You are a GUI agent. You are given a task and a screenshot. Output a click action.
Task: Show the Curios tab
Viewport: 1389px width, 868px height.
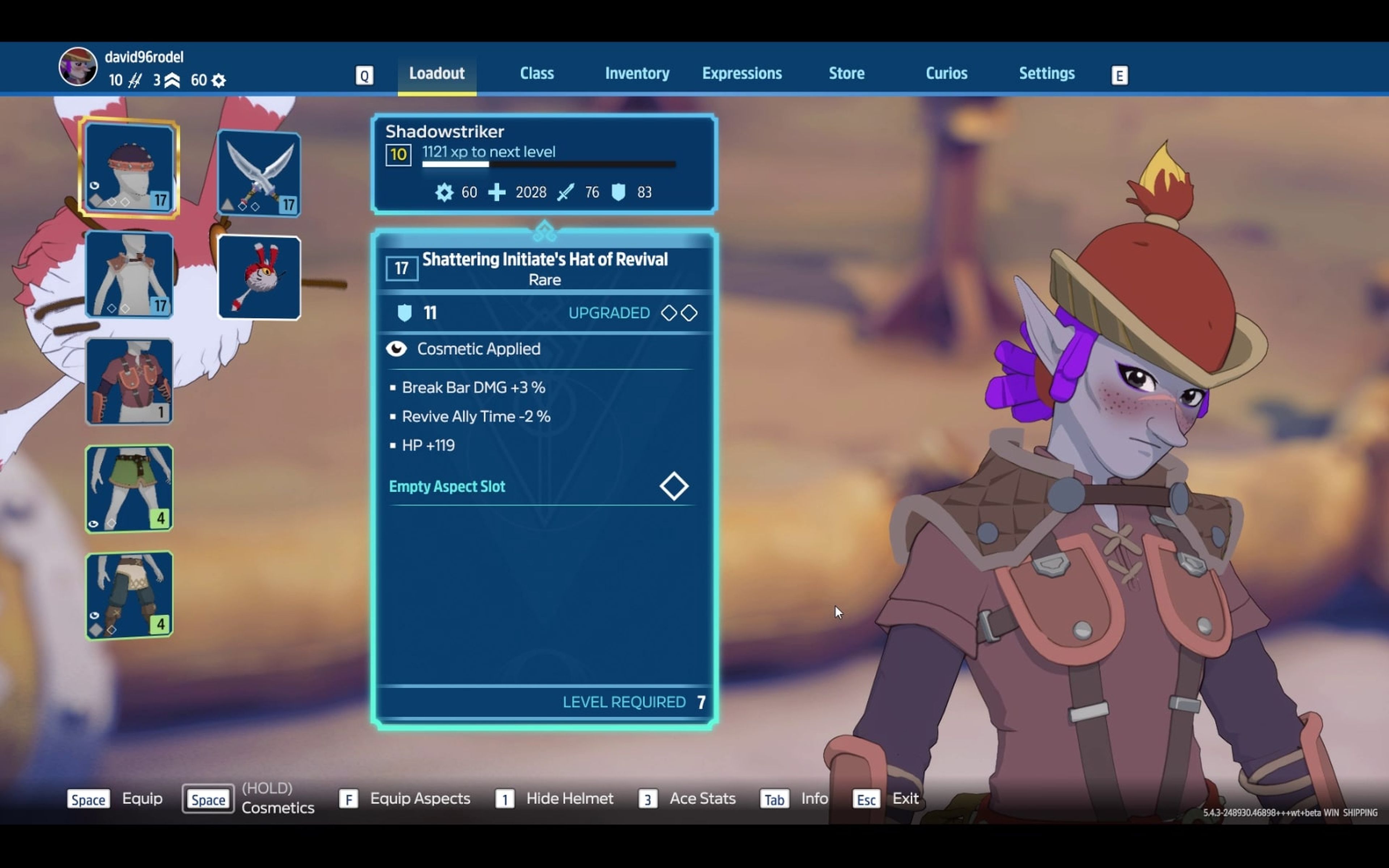pos(946,73)
